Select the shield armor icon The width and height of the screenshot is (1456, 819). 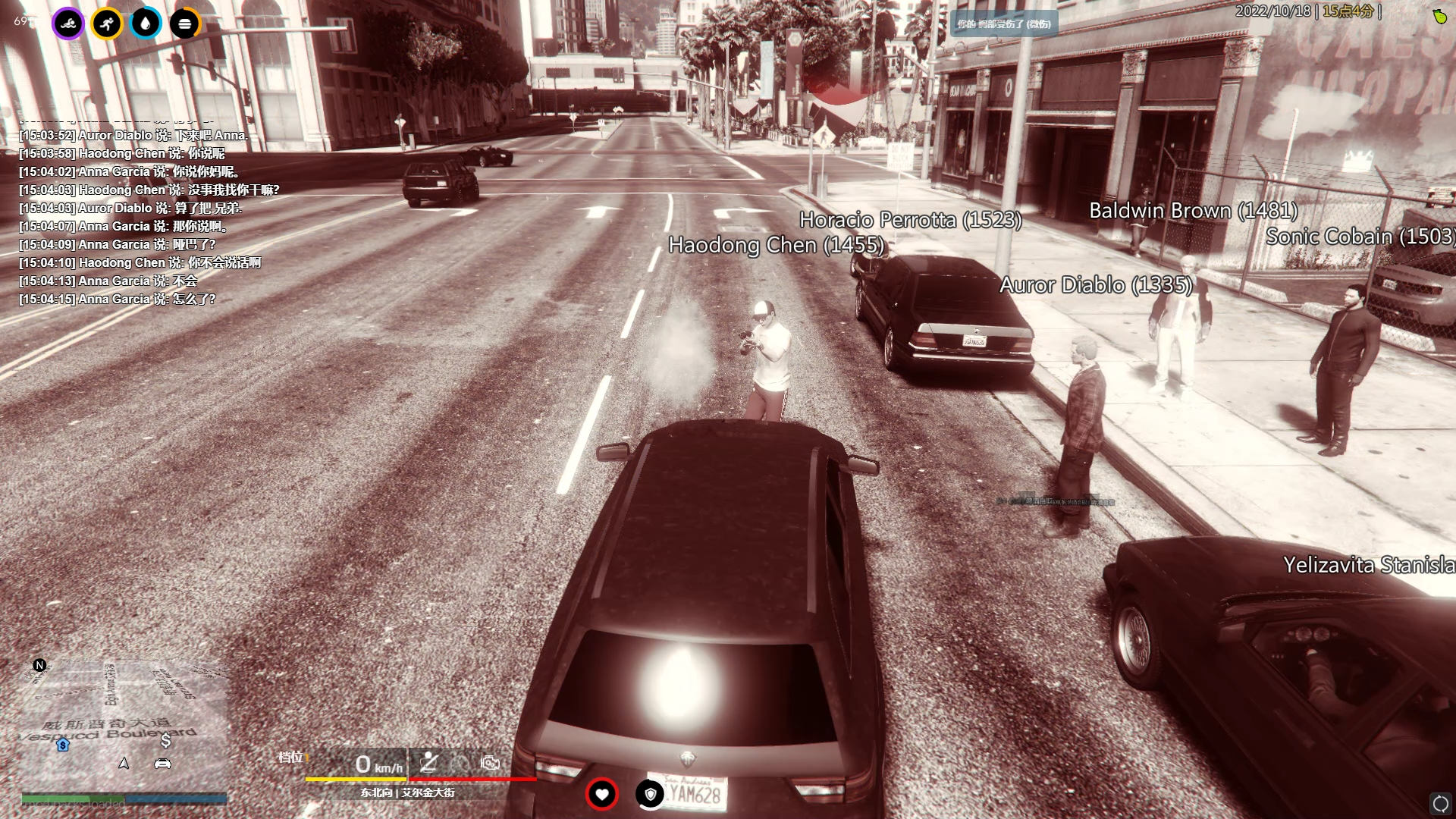[650, 794]
